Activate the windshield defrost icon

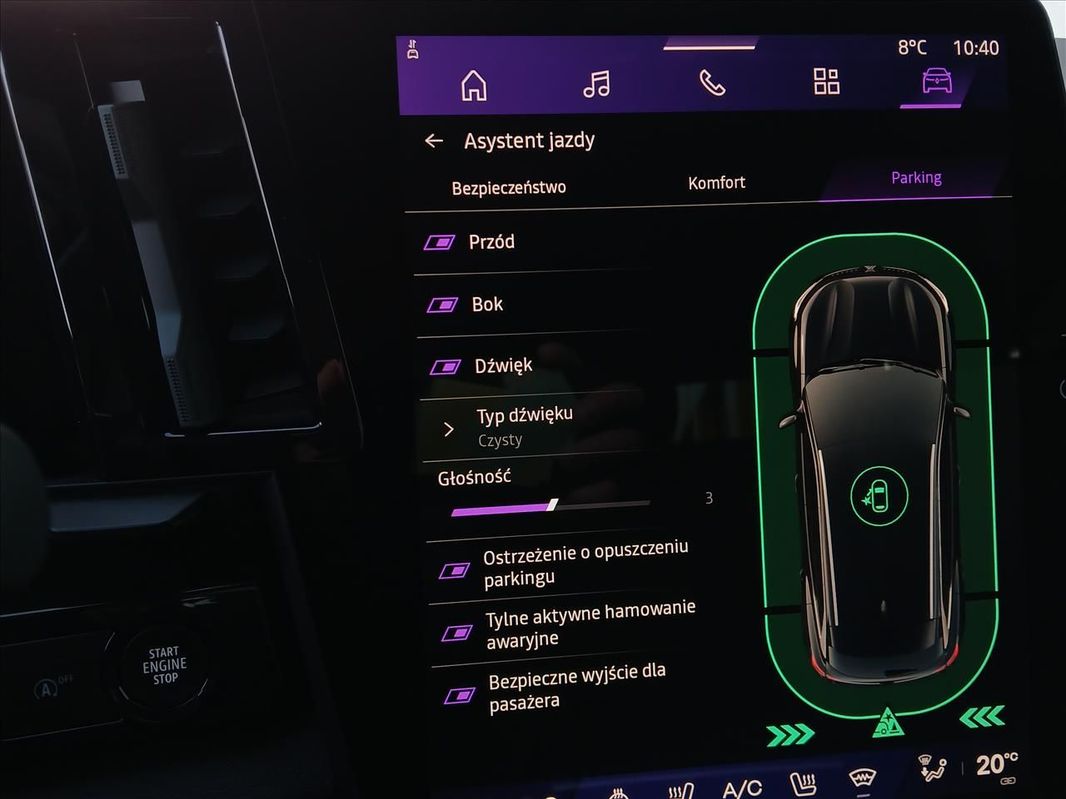tap(862, 779)
